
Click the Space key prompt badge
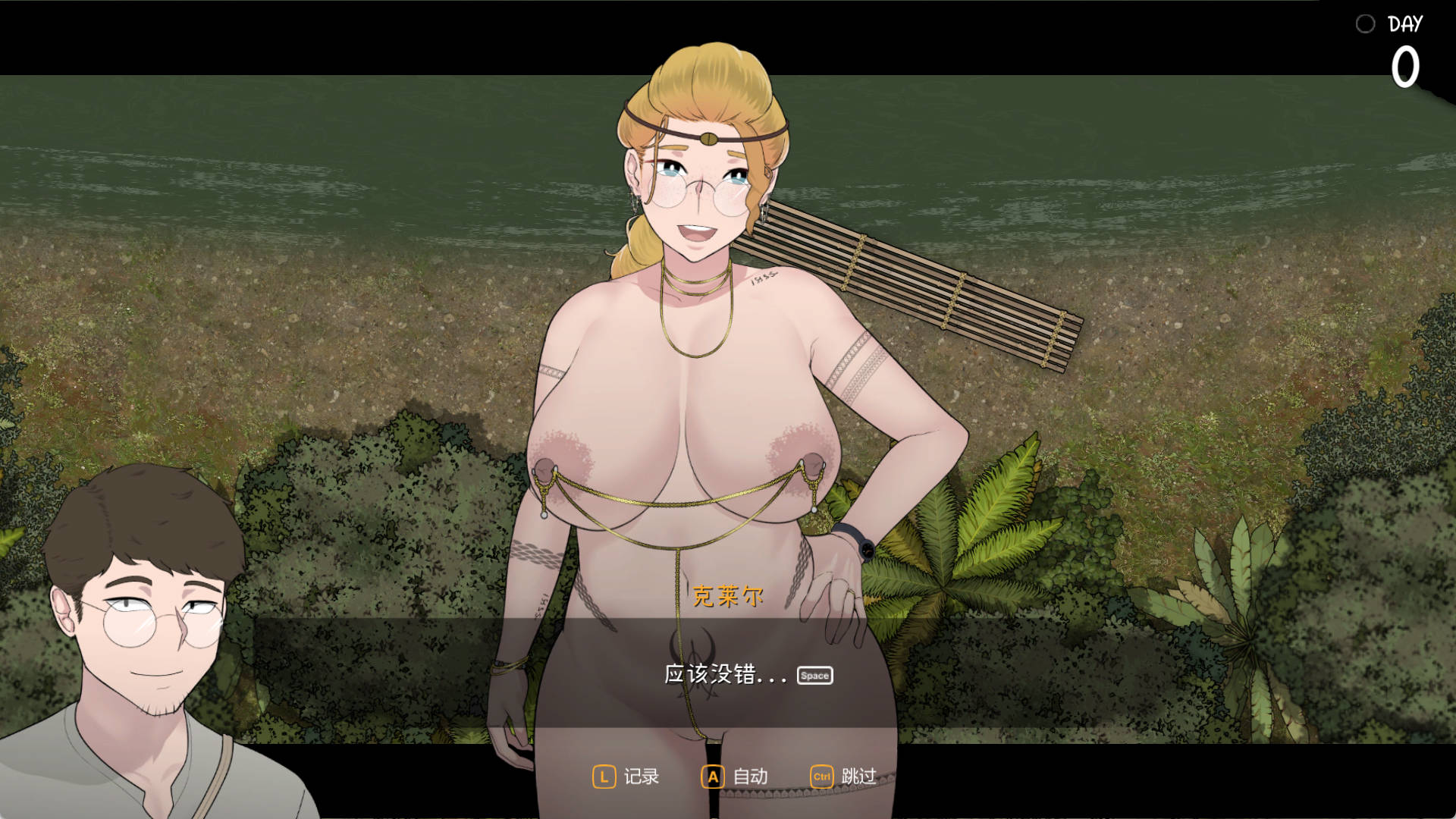pos(814,675)
